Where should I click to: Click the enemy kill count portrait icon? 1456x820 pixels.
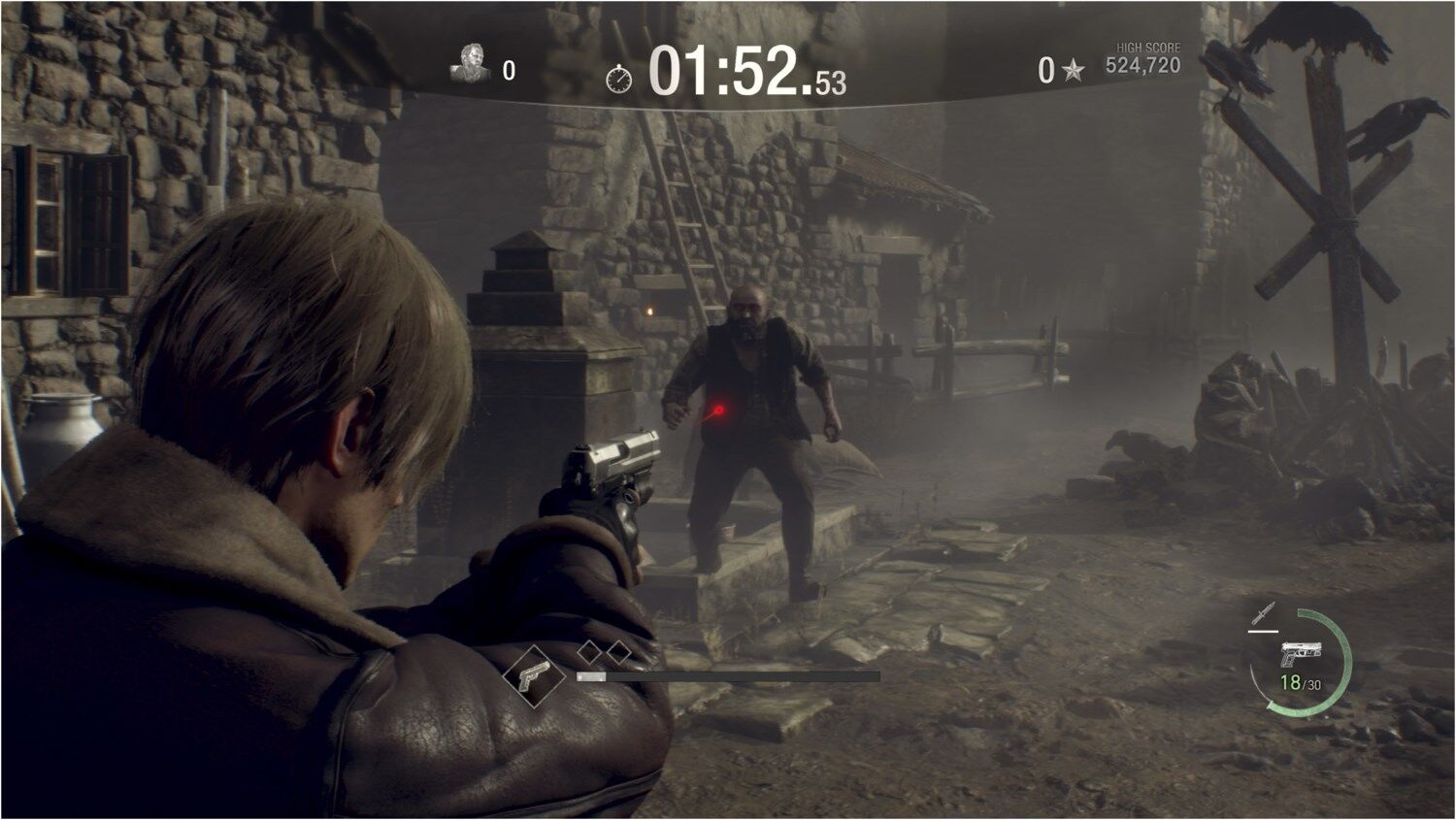pos(471,64)
